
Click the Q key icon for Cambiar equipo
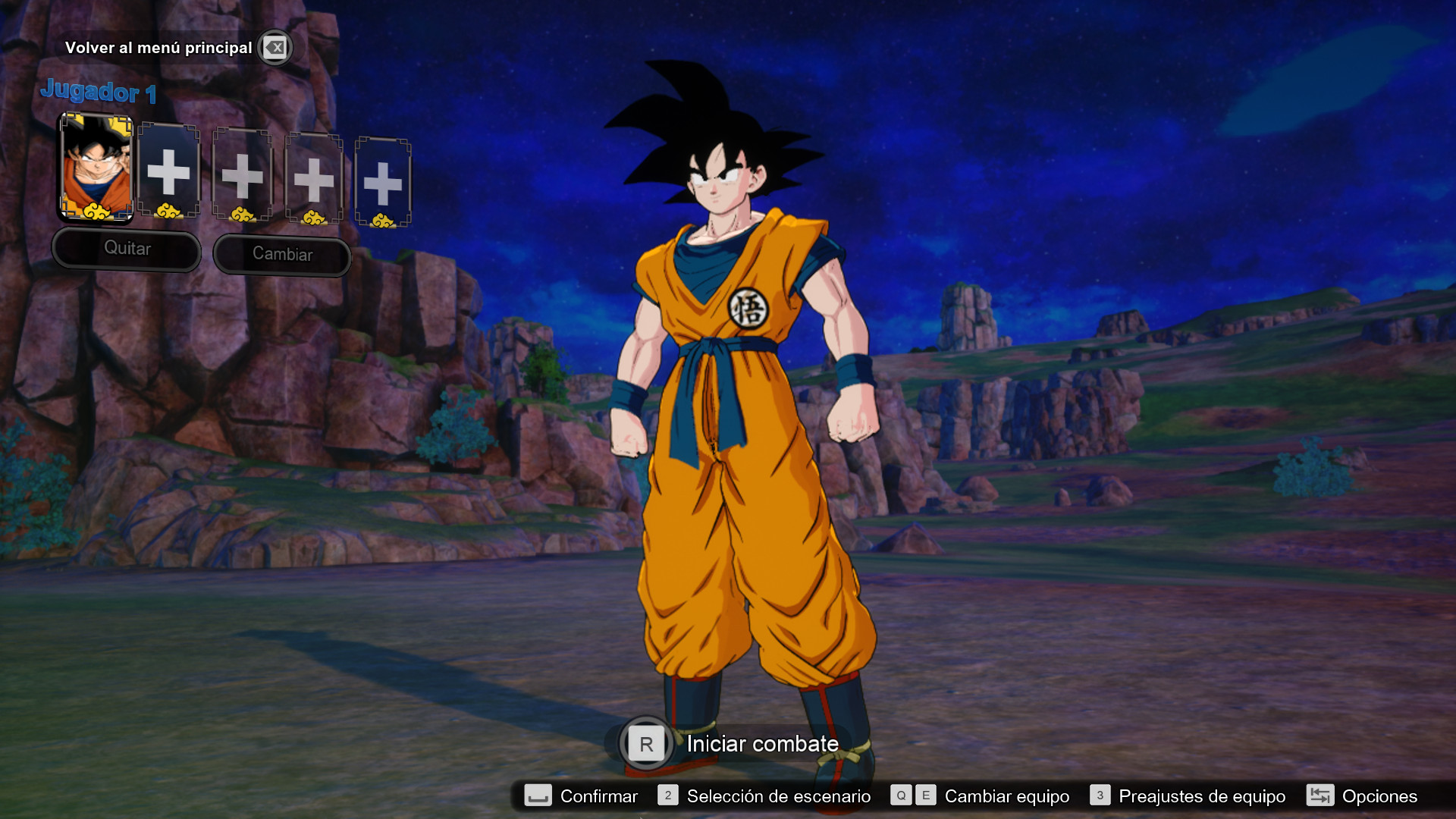click(901, 796)
